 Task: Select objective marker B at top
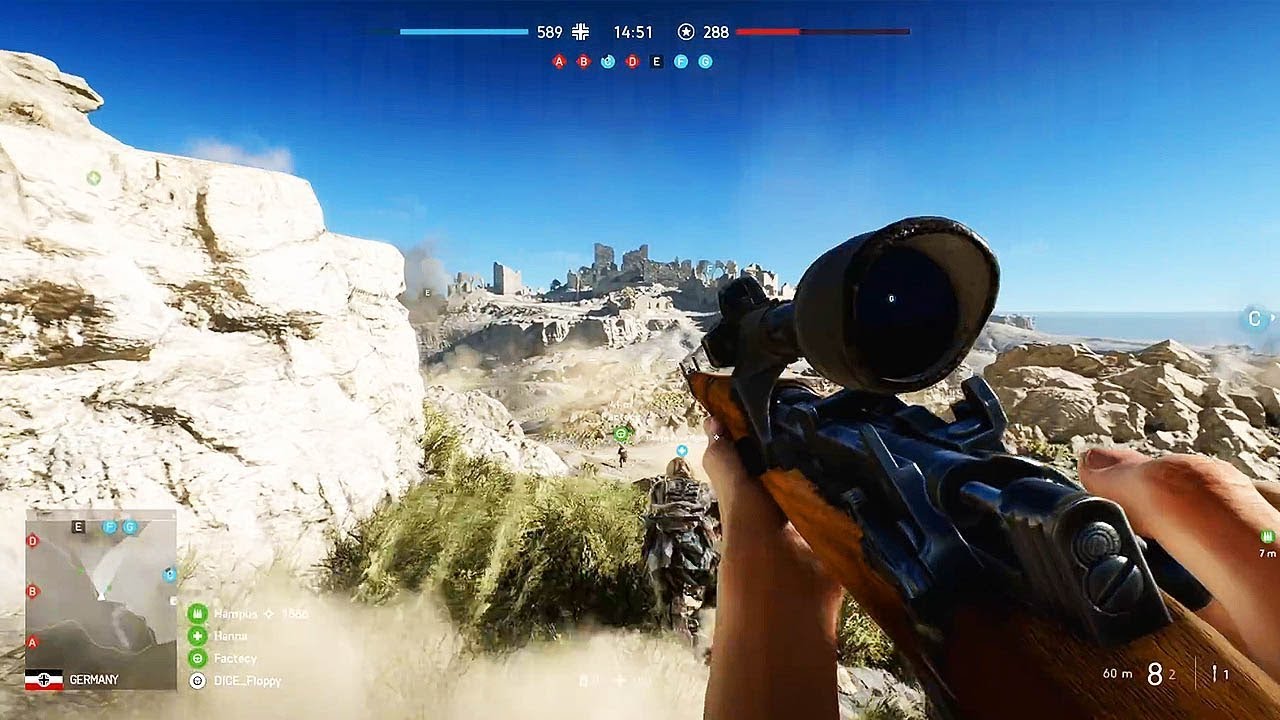point(582,61)
